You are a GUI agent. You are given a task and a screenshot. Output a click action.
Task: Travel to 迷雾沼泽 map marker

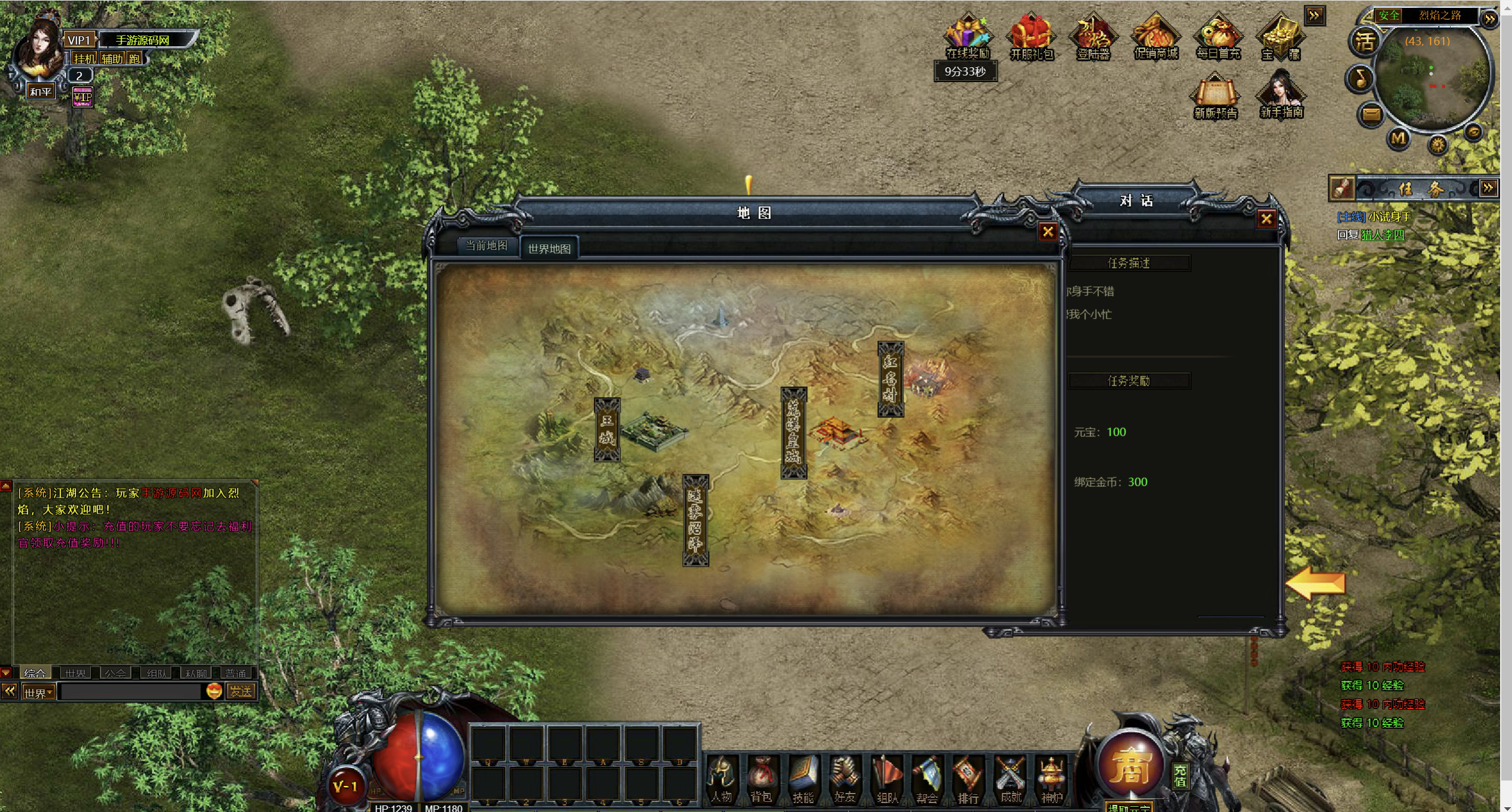[695, 520]
